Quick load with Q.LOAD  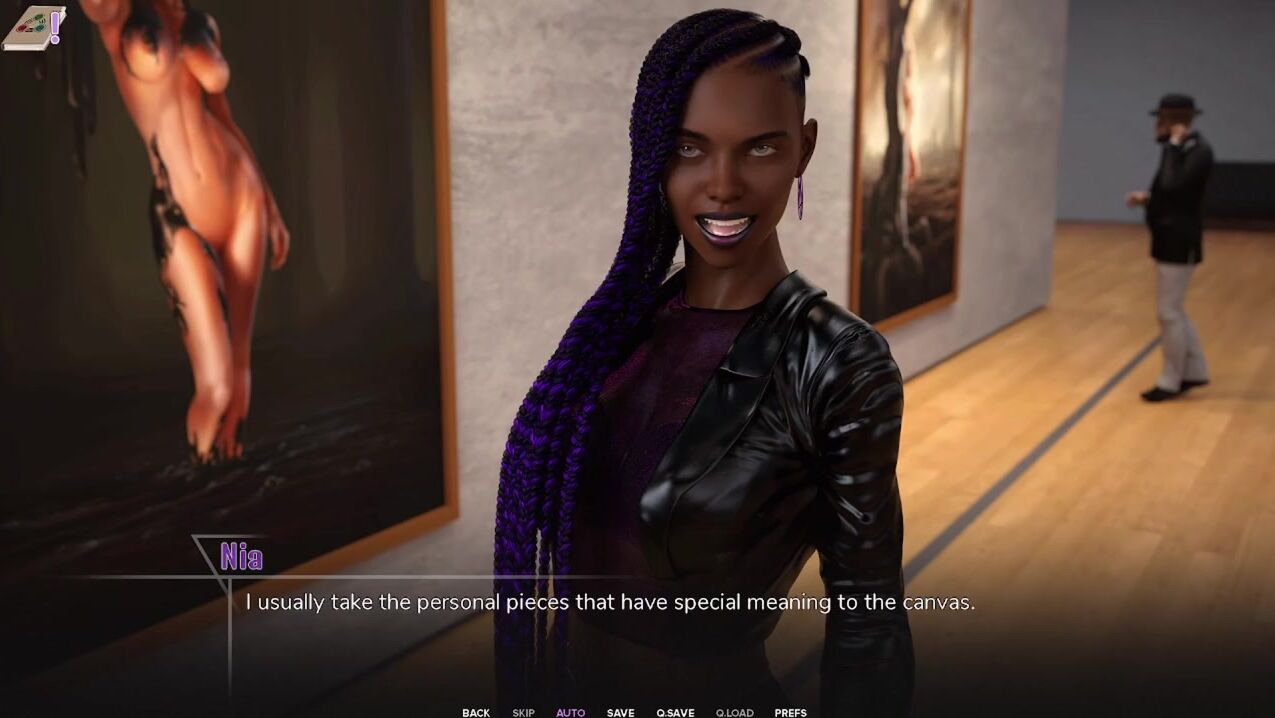tap(734, 712)
